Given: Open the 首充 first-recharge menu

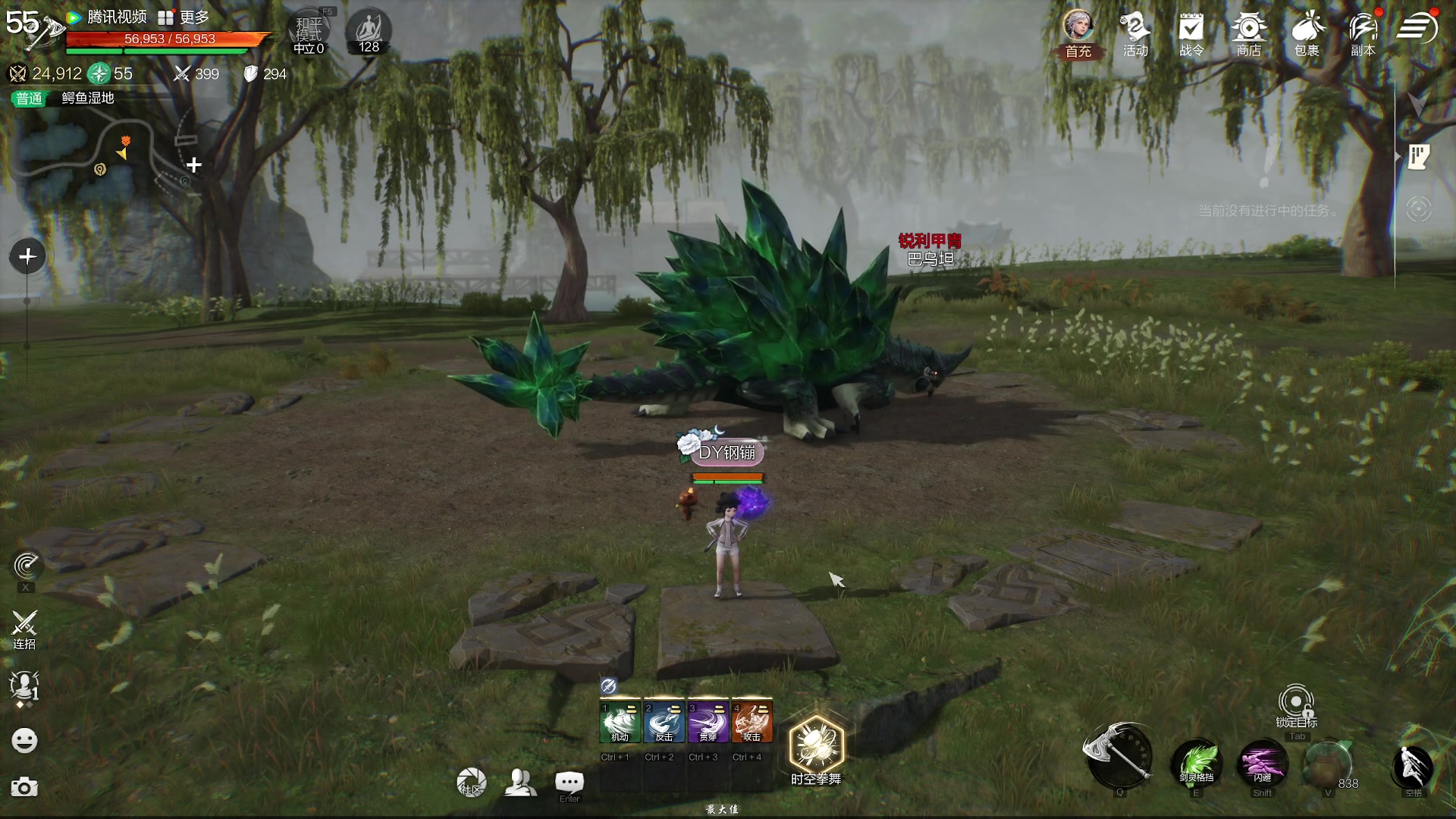Looking at the screenshot, I should (x=1078, y=33).
